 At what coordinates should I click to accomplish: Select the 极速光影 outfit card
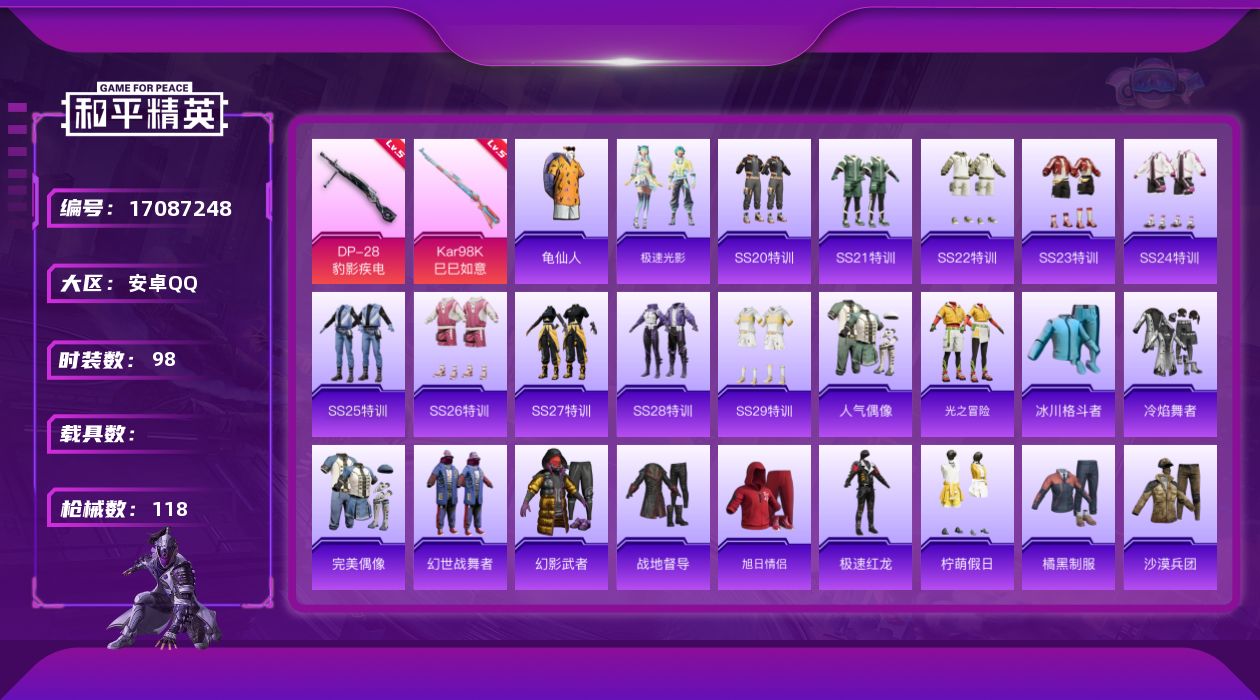tap(663, 211)
